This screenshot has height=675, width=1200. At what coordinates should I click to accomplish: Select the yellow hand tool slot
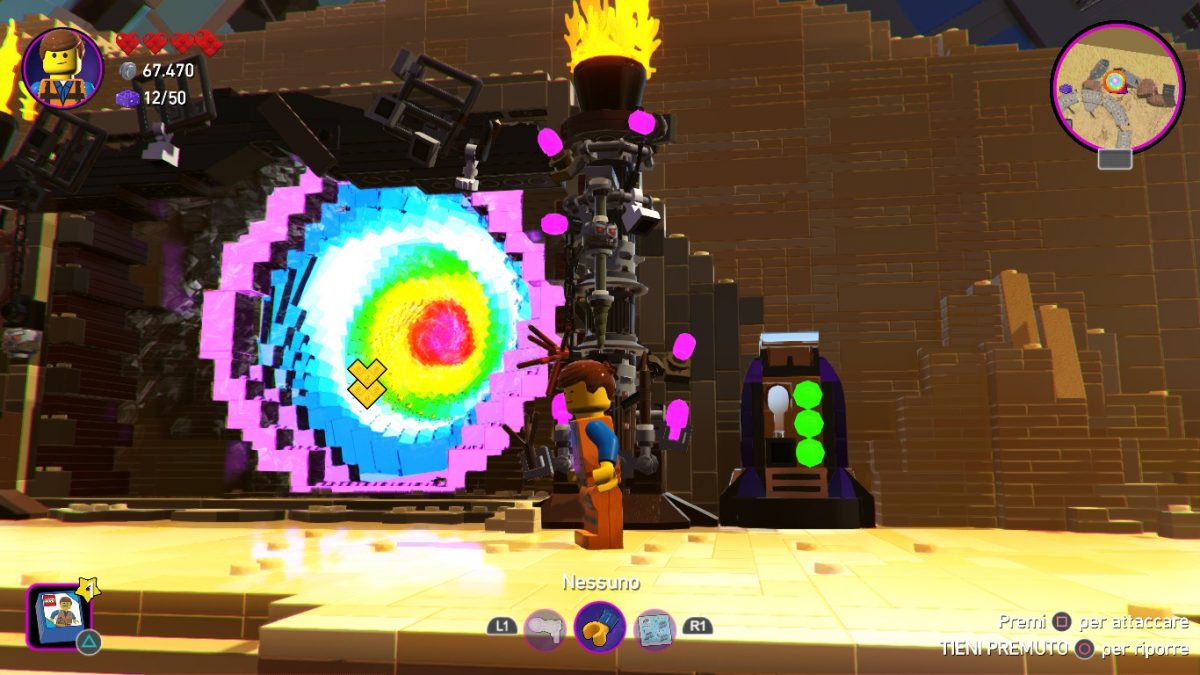point(600,628)
